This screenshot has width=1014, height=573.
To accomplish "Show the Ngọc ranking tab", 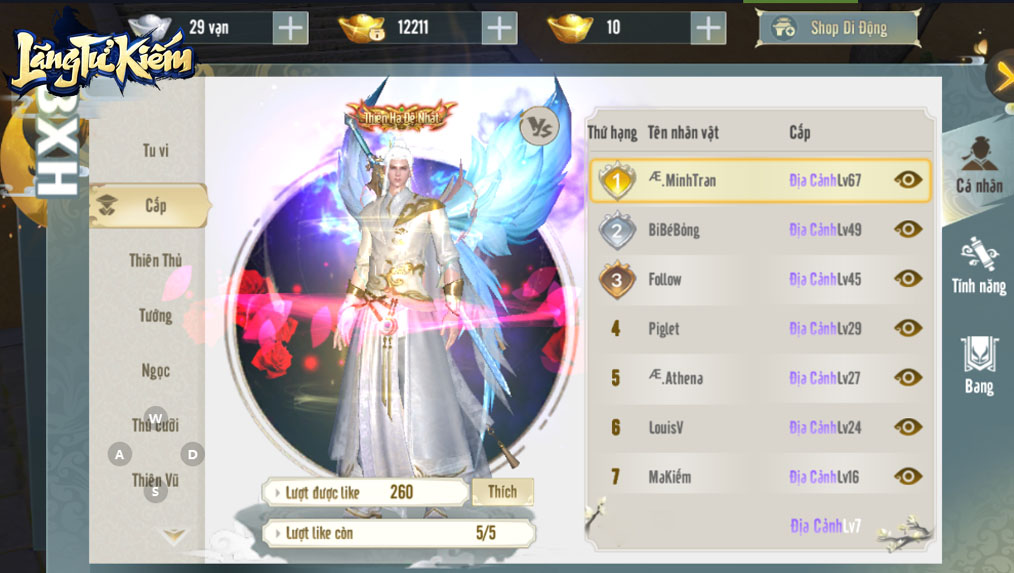I will [155, 371].
